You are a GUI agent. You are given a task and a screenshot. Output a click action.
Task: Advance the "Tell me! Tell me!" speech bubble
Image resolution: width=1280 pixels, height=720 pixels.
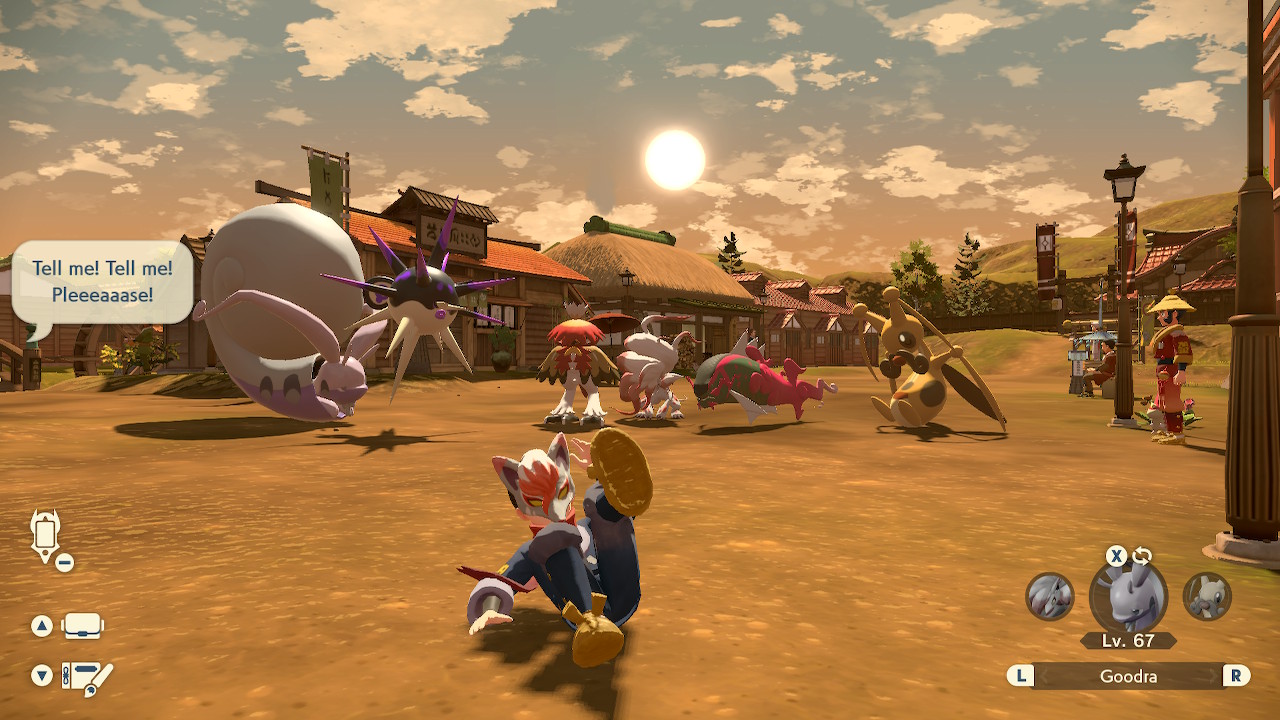(x=102, y=282)
